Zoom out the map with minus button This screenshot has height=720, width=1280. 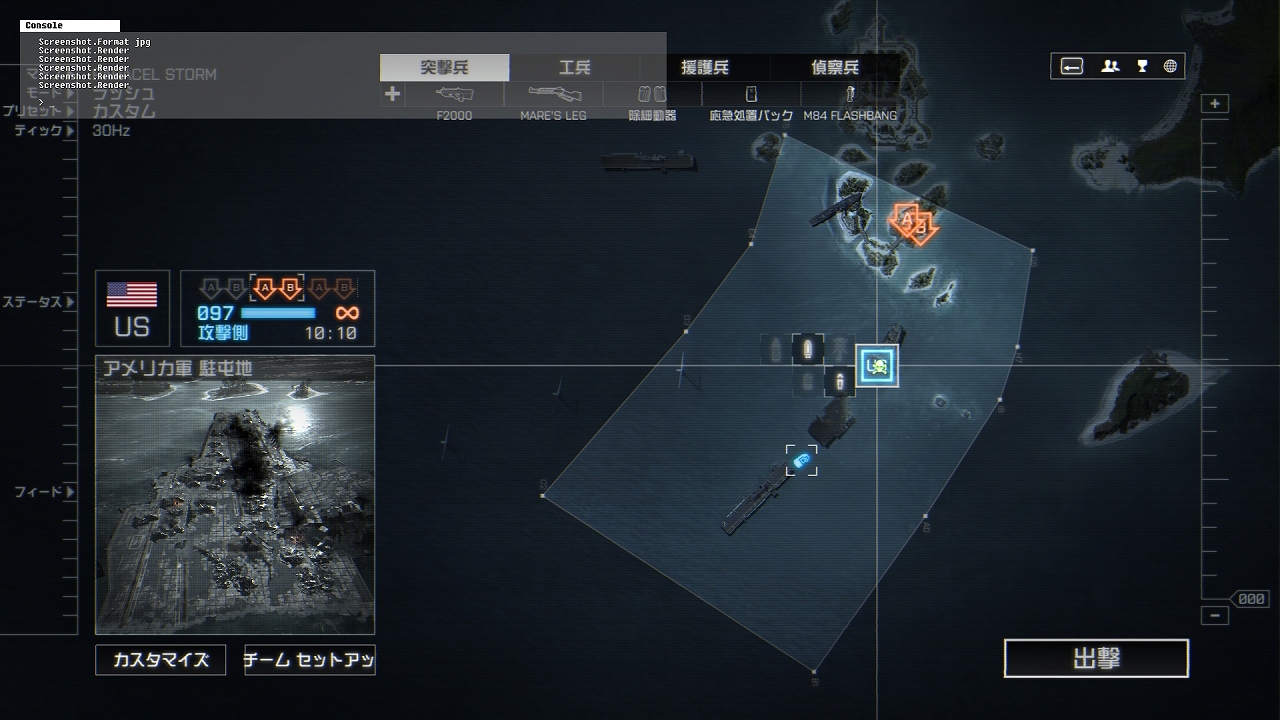click(x=1215, y=616)
